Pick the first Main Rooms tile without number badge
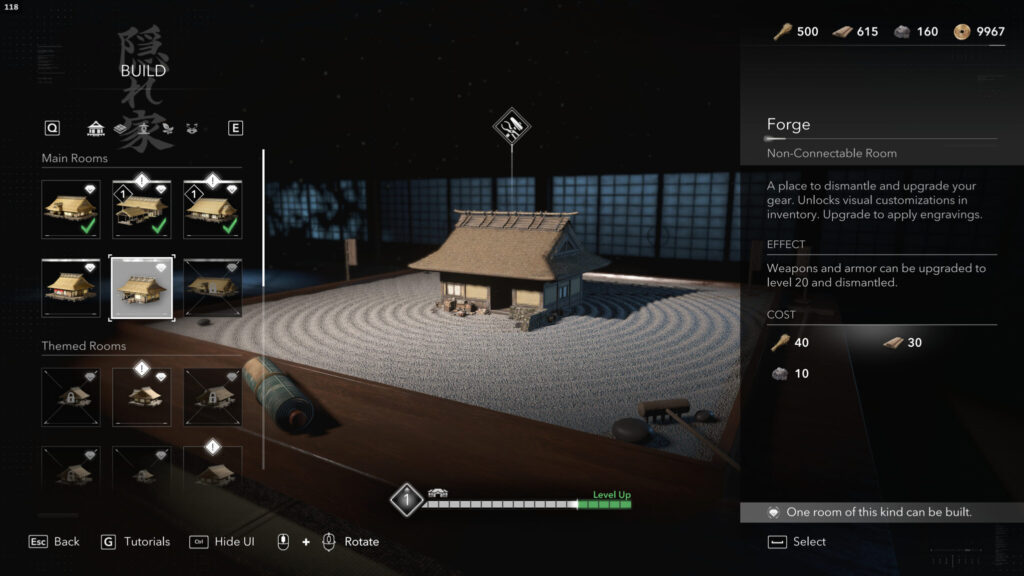Screen dimensions: 1024x576 coord(70,209)
